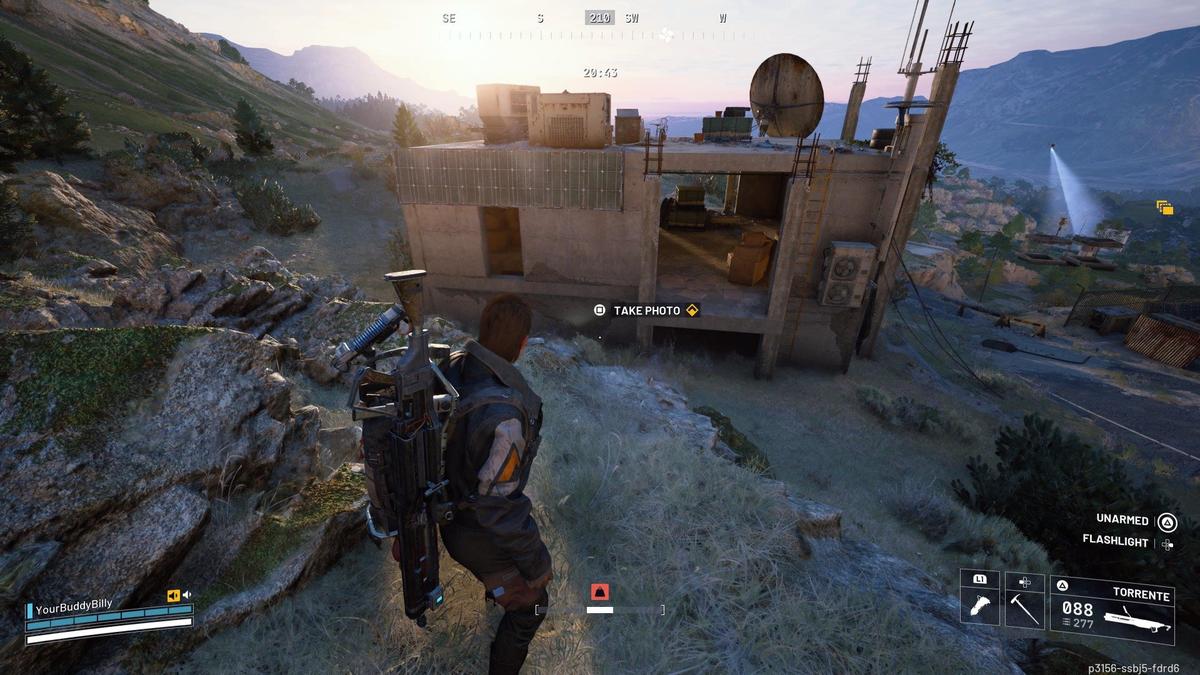Click the yellow speaker voice chat icon
The width and height of the screenshot is (1200, 675).
174,596
